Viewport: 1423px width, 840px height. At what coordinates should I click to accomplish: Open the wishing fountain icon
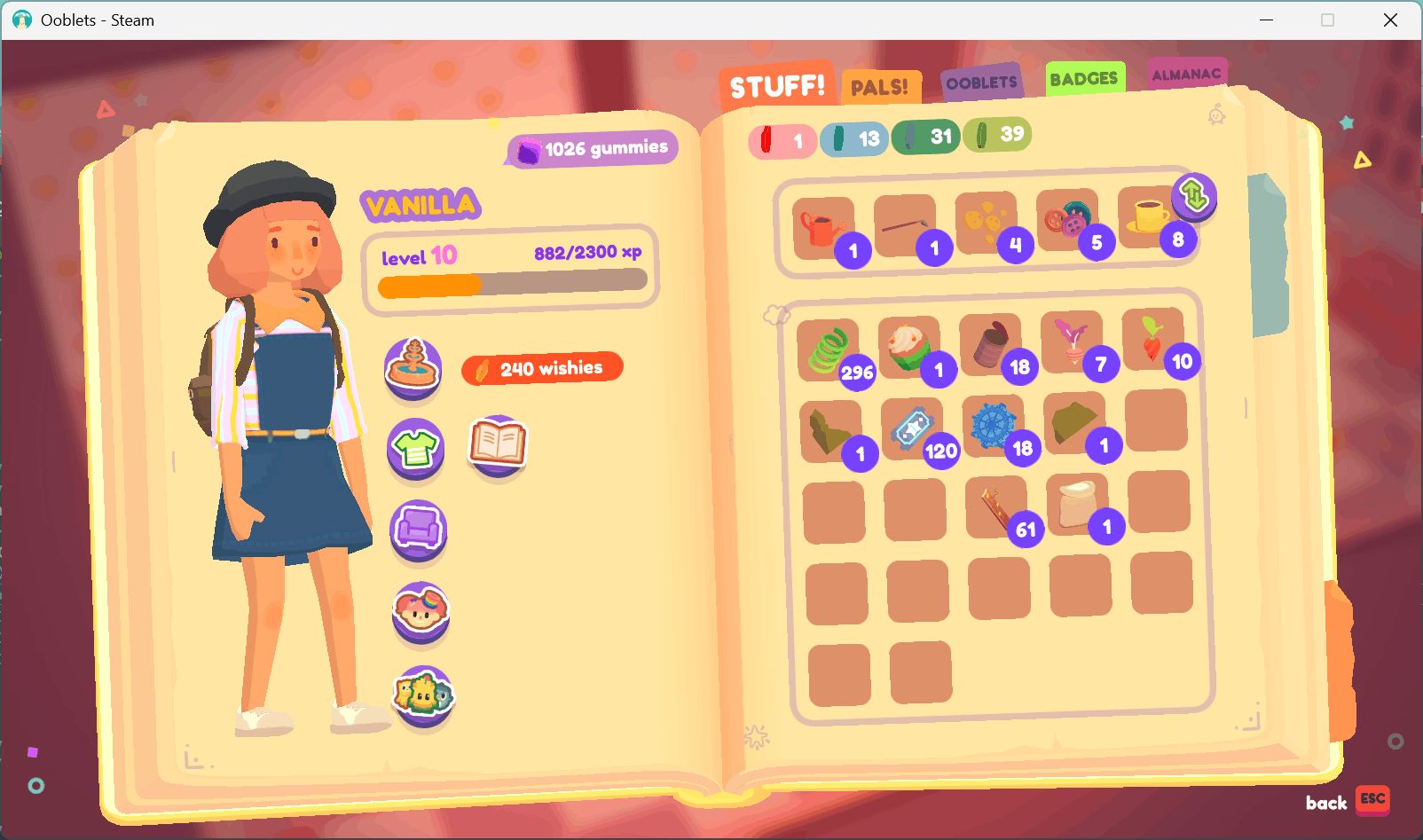(x=413, y=366)
